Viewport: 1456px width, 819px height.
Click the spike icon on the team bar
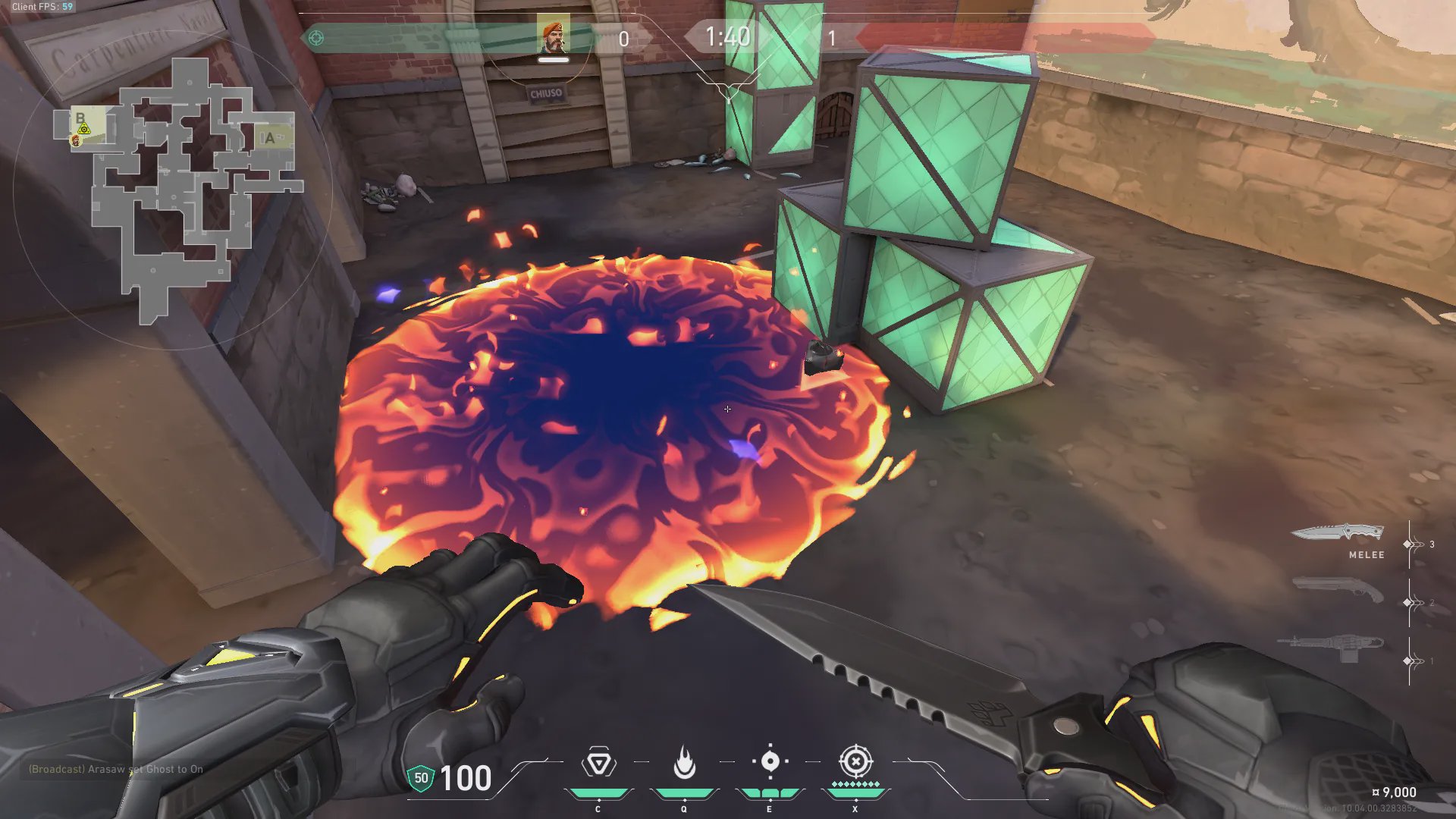(x=316, y=38)
